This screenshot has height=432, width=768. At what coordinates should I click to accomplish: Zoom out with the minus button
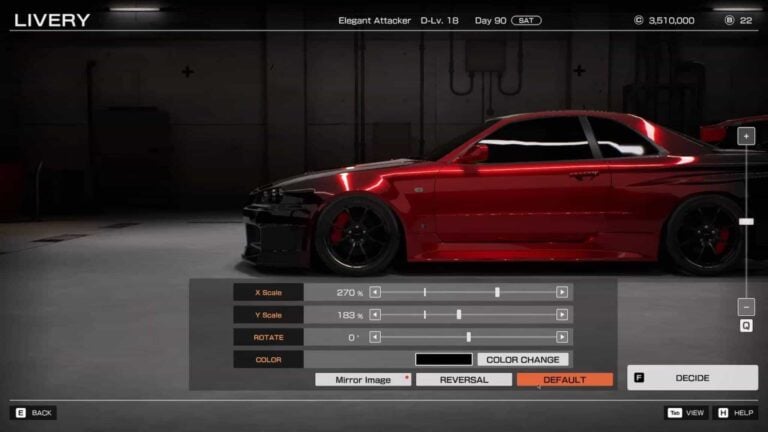[x=746, y=307]
